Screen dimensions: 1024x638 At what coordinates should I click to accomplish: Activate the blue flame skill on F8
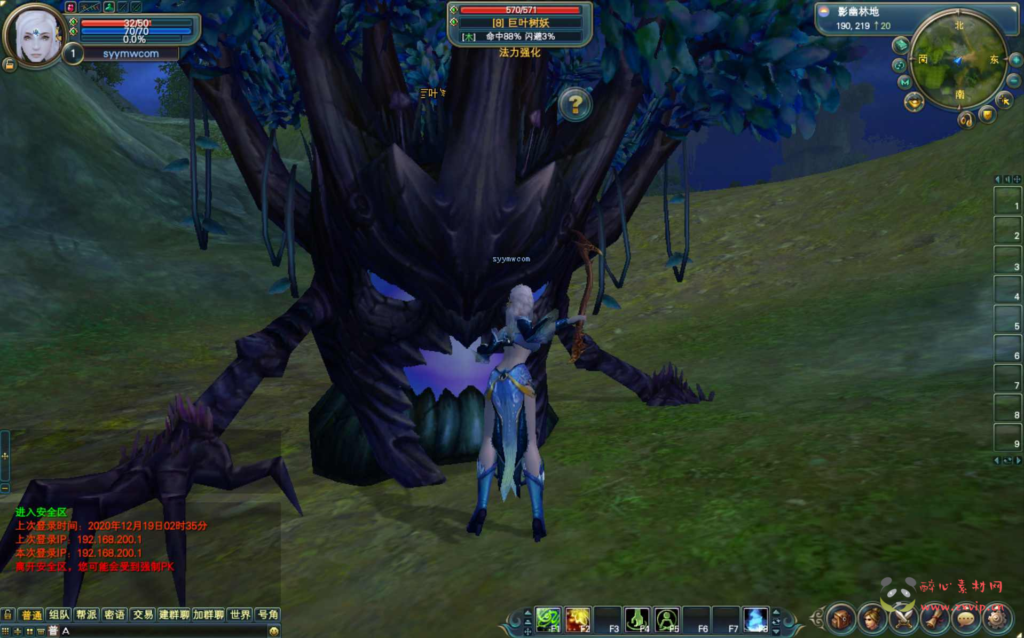tap(756, 619)
